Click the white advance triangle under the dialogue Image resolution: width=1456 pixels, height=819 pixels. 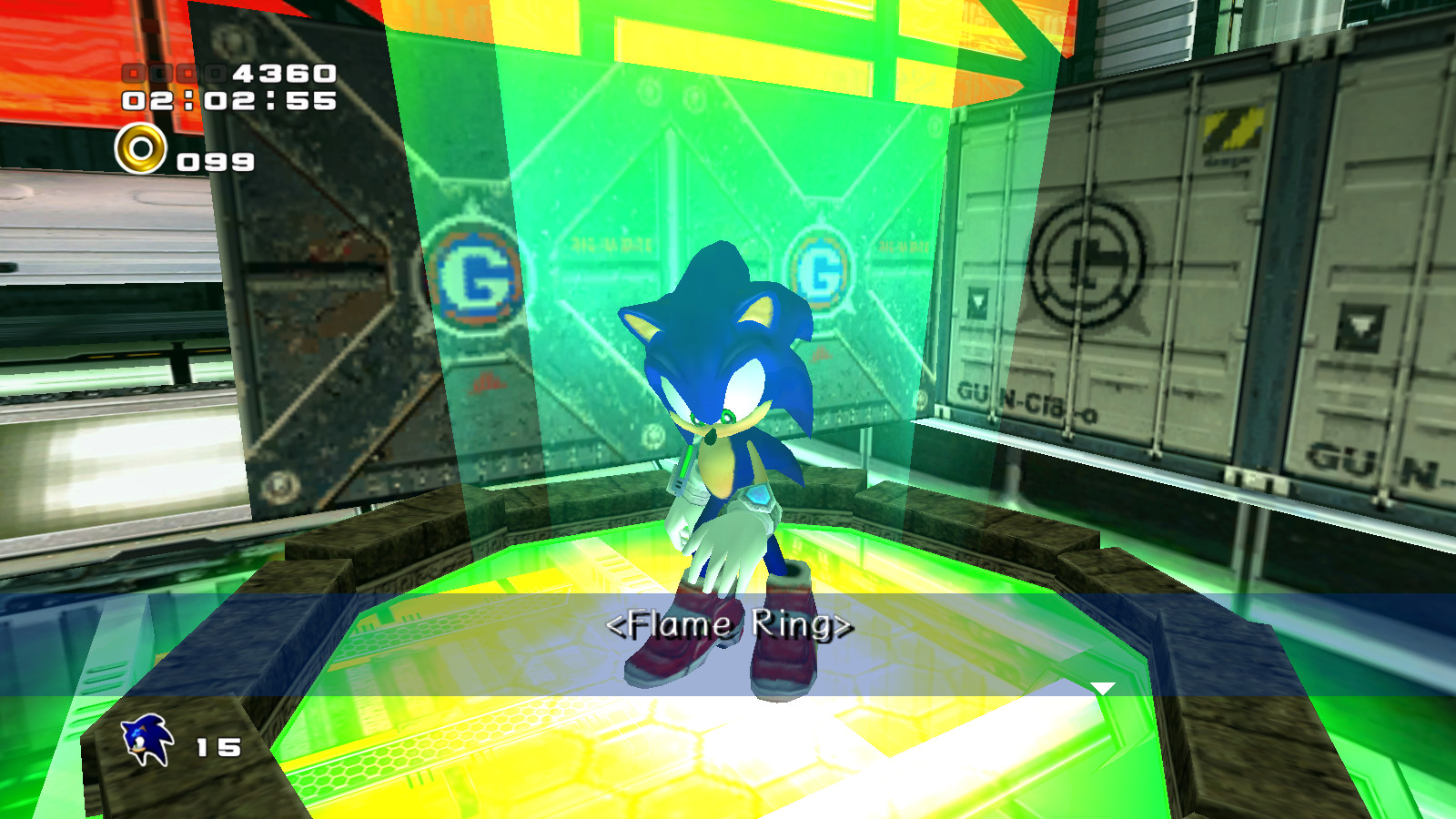click(1101, 685)
